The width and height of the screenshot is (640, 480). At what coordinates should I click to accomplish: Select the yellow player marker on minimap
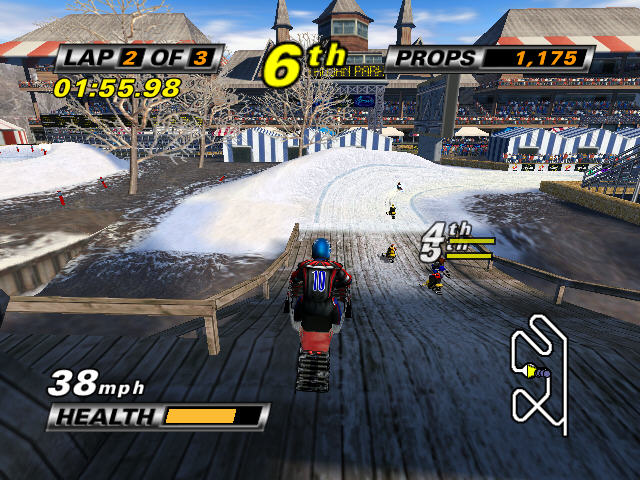click(531, 372)
